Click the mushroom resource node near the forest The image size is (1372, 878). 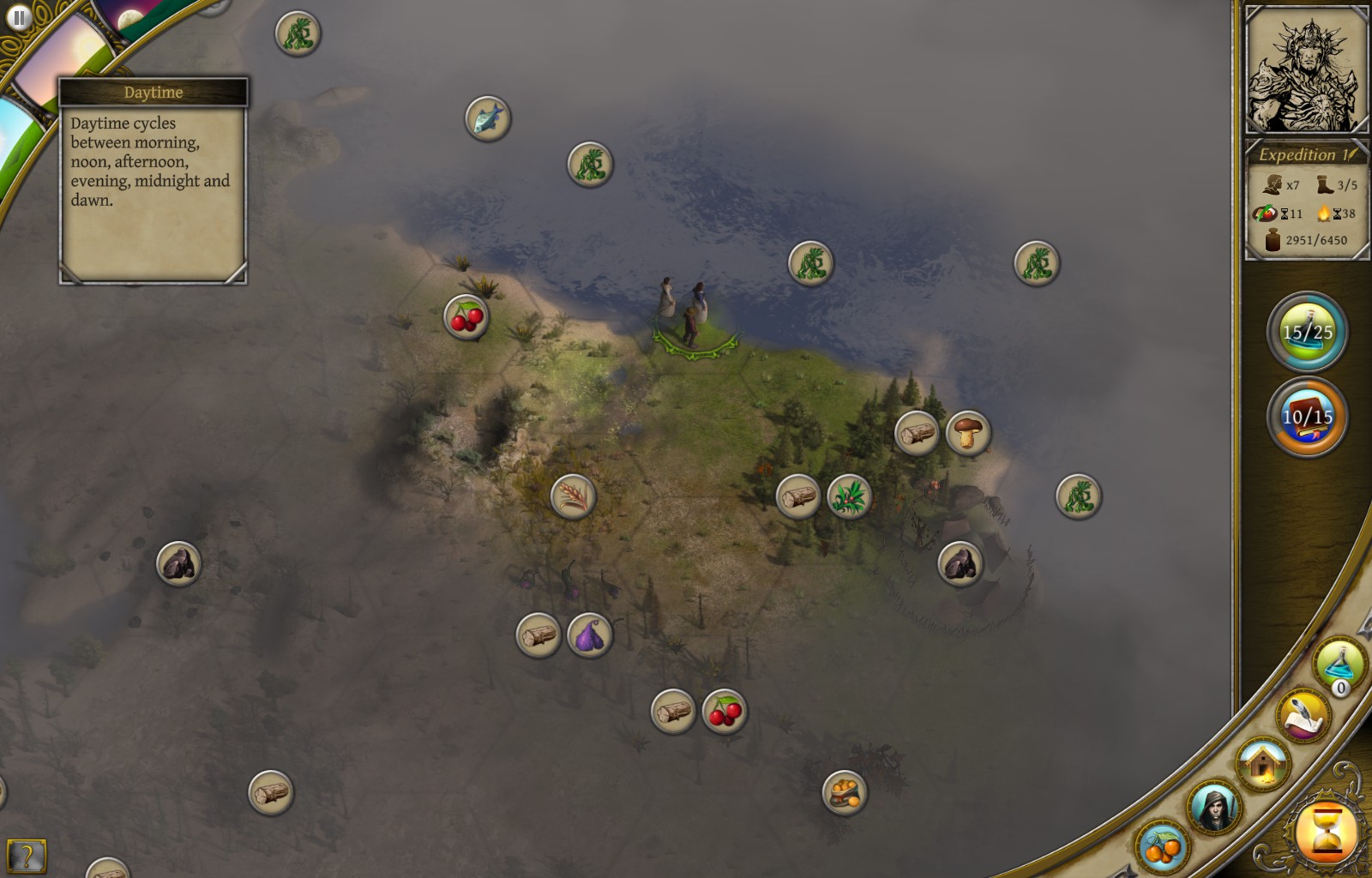967,435
